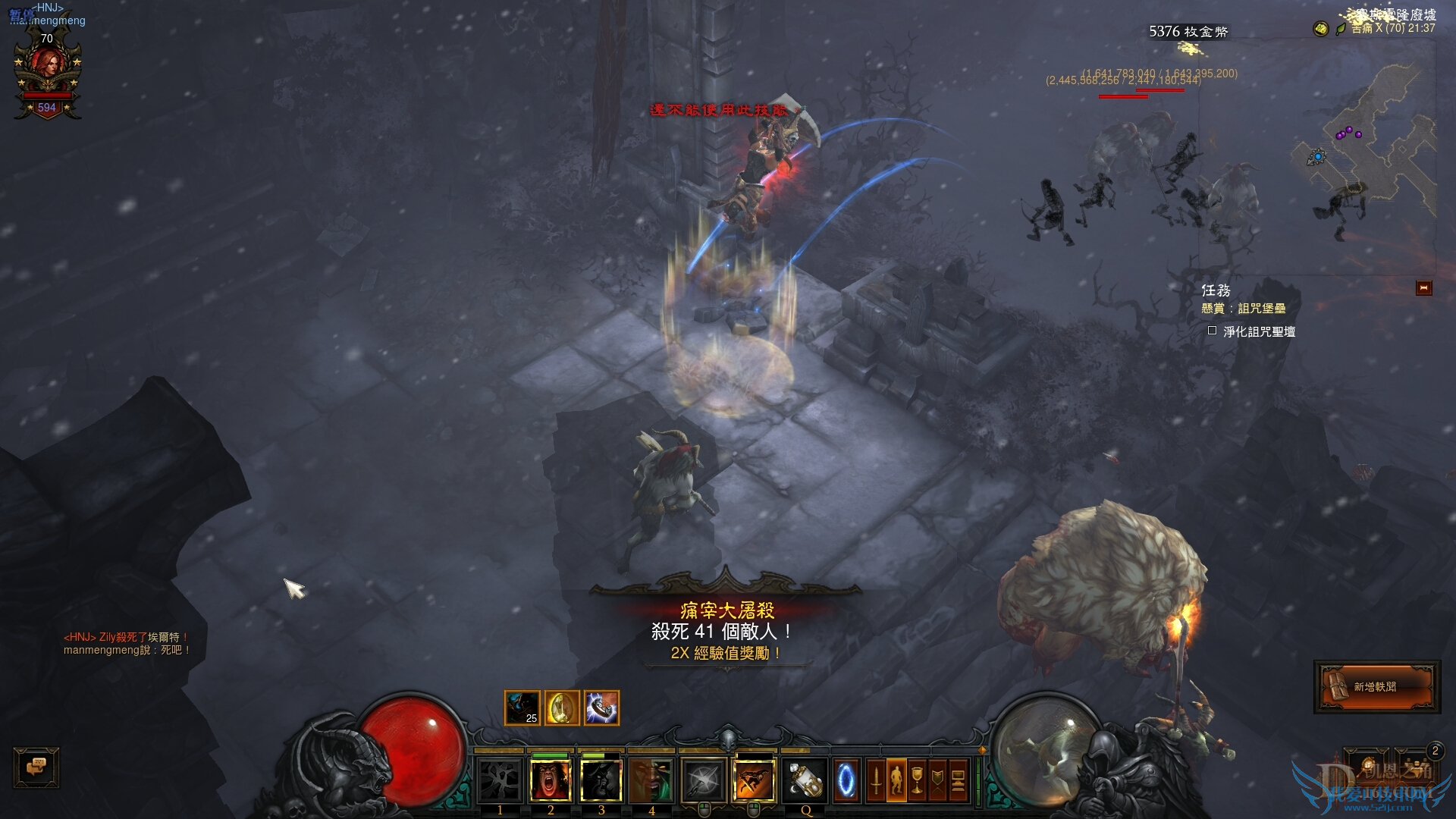
Task: Click the 懸賞：詛咒堡壘 bounty objective
Action: coord(1244,309)
